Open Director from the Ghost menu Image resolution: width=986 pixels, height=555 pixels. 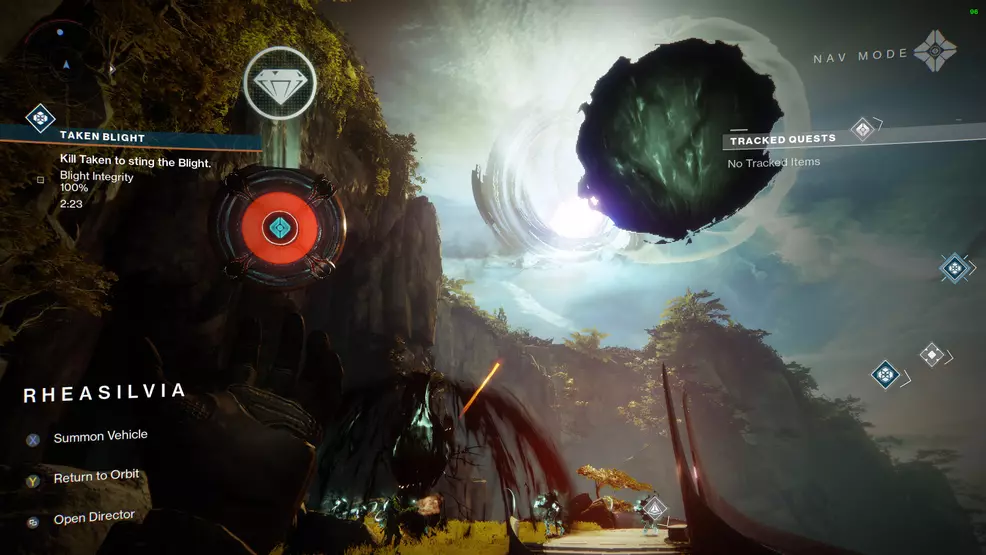pos(93,518)
